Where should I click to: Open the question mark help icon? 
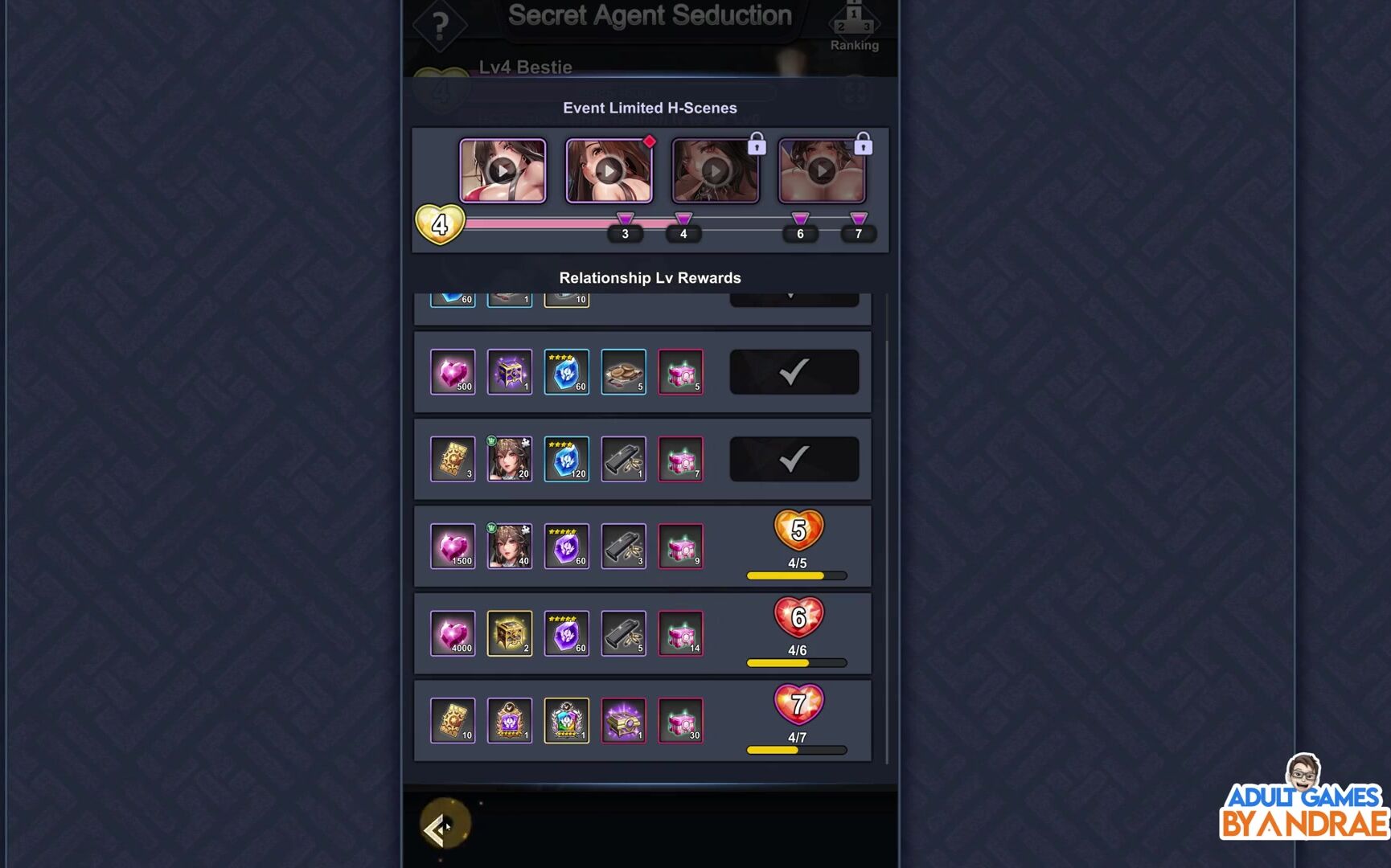pyautogui.click(x=440, y=27)
